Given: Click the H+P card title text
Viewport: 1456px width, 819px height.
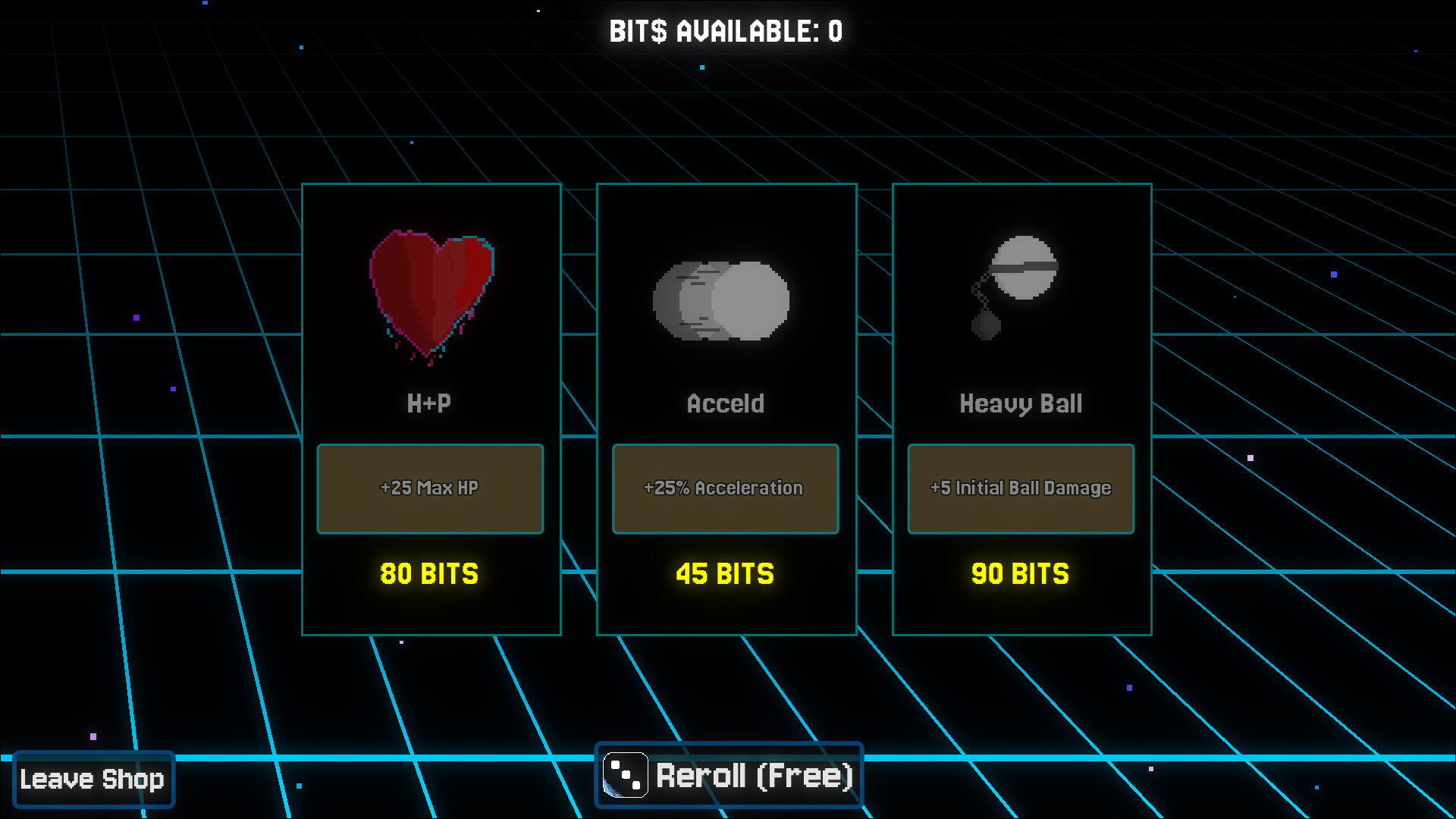Looking at the screenshot, I should point(428,403).
